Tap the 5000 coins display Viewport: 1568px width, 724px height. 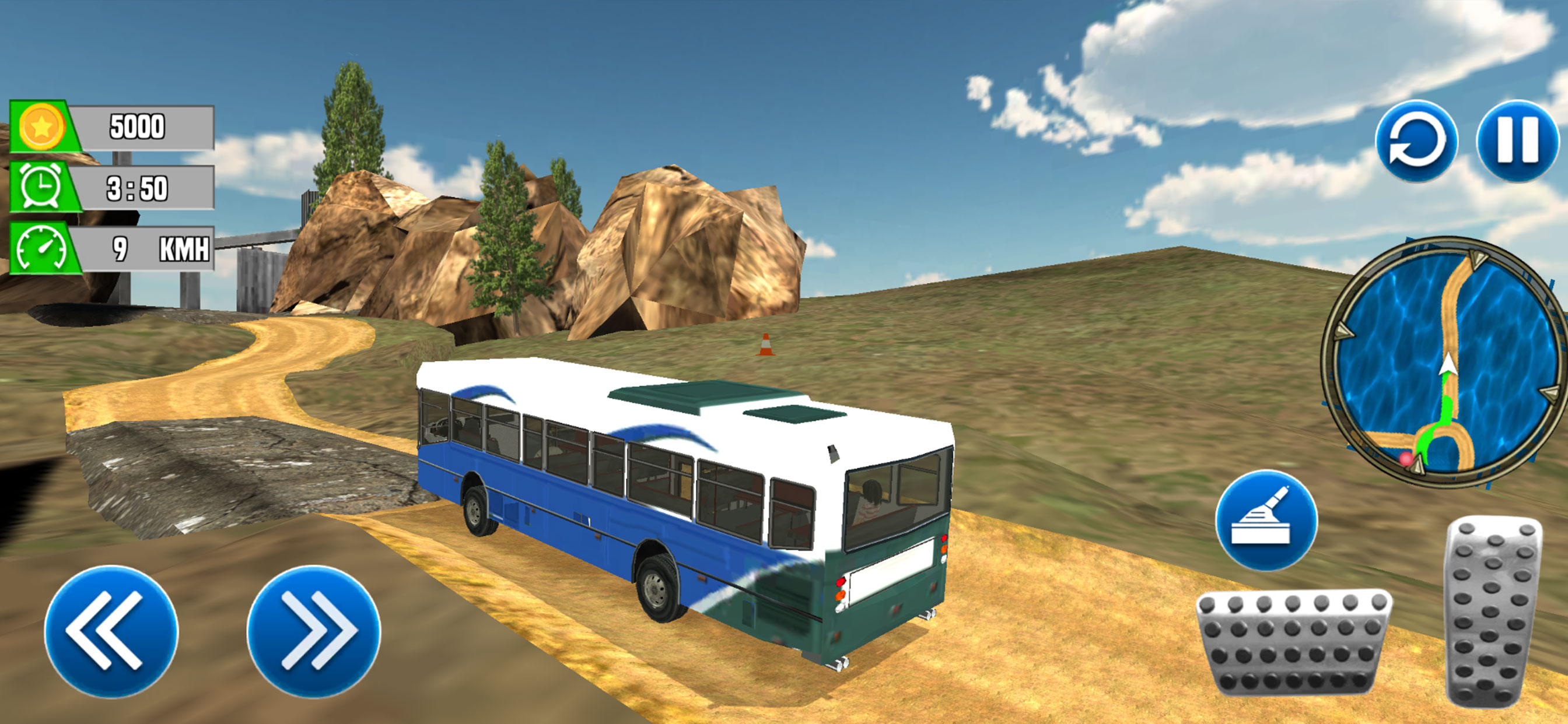pyautogui.click(x=137, y=128)
